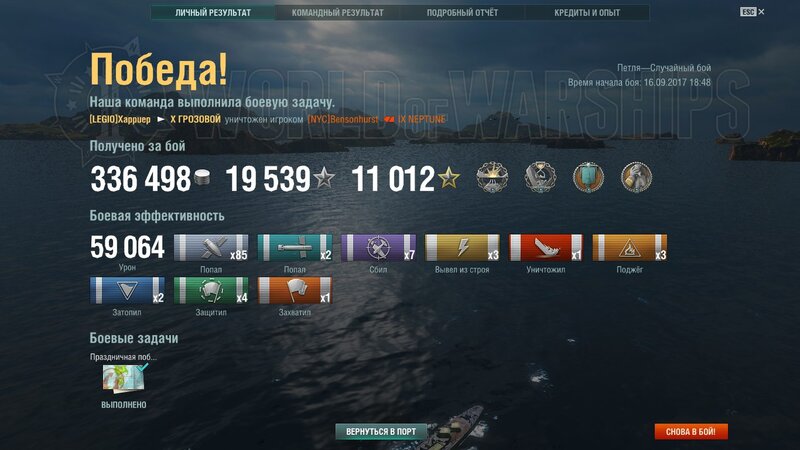Viewport: 800px width, 450px height.
Task: Choose the green Защитил x4 ribbon
Action: pos(211,291)
